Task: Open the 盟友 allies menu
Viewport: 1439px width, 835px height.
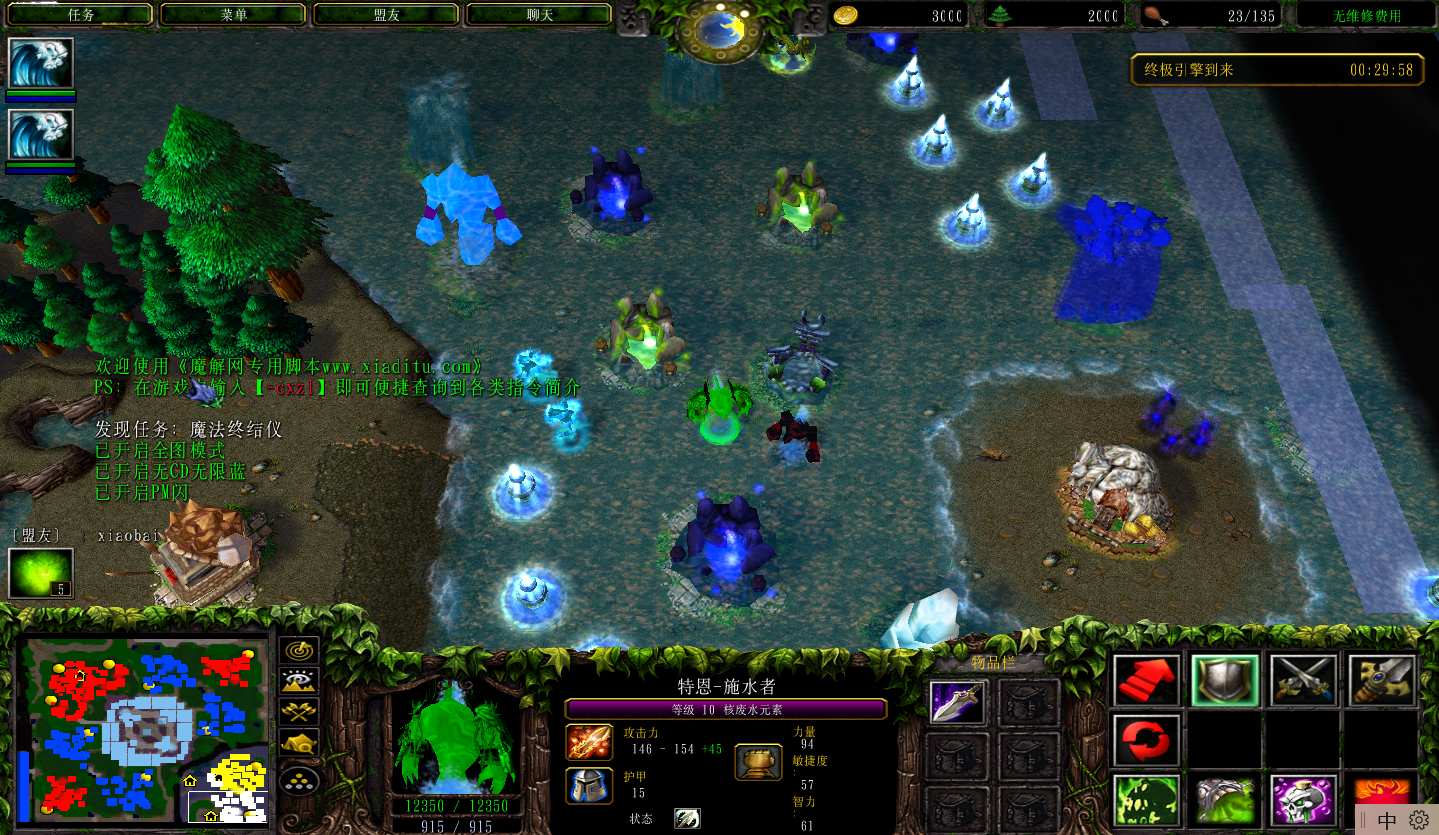Action: coord(386,15)
